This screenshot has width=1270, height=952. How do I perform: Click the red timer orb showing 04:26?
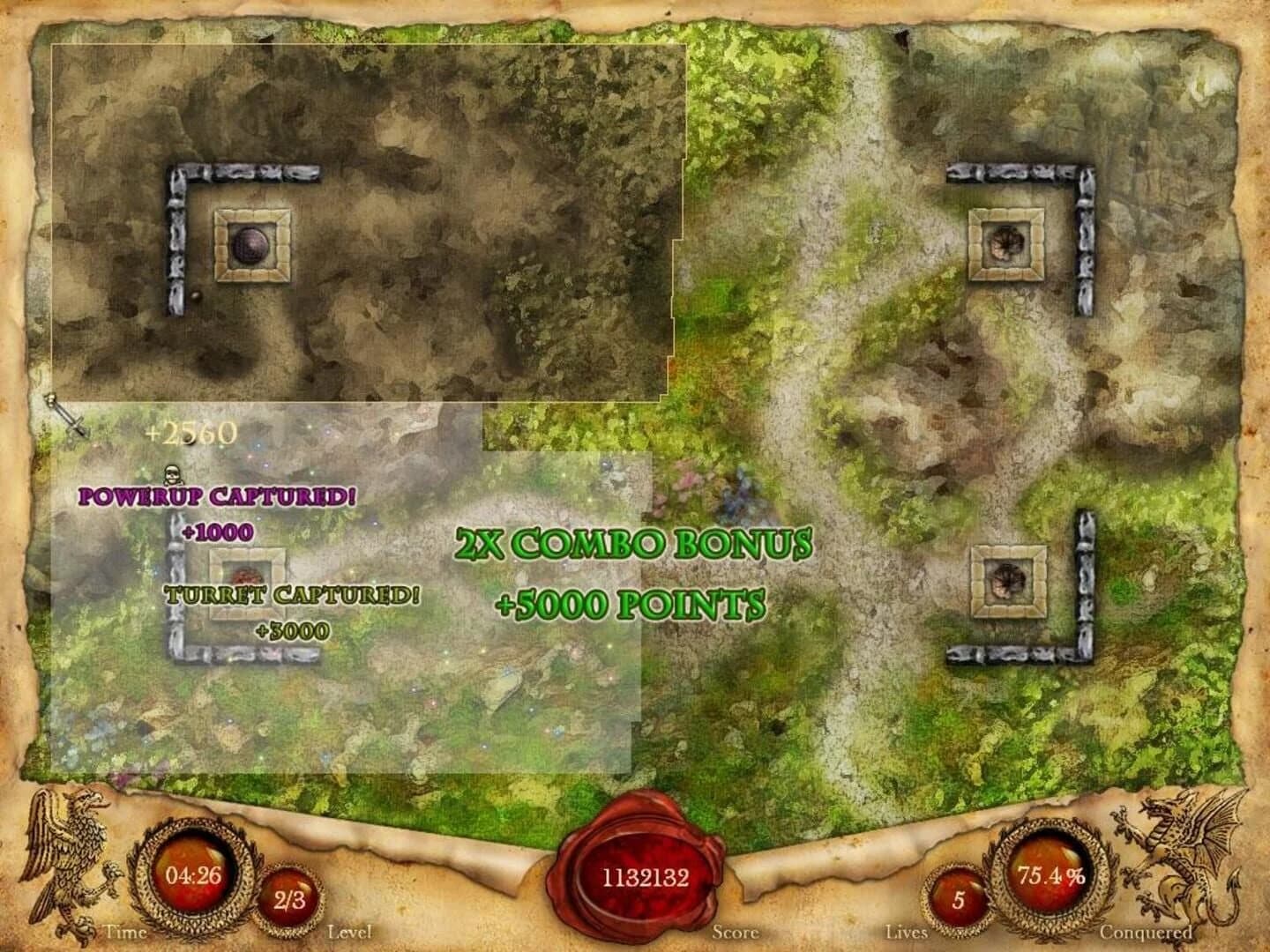[190, 877]
